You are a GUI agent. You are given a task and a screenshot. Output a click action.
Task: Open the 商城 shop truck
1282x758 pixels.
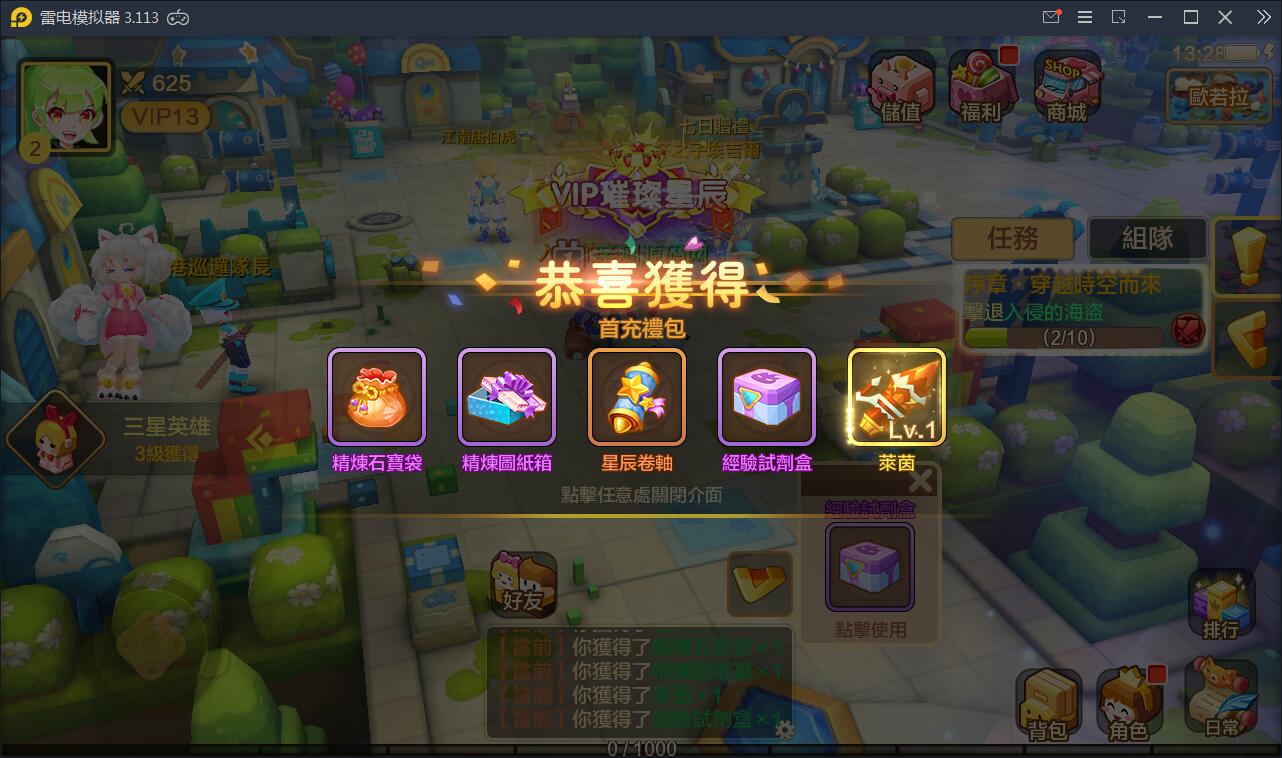[1064, 85]
